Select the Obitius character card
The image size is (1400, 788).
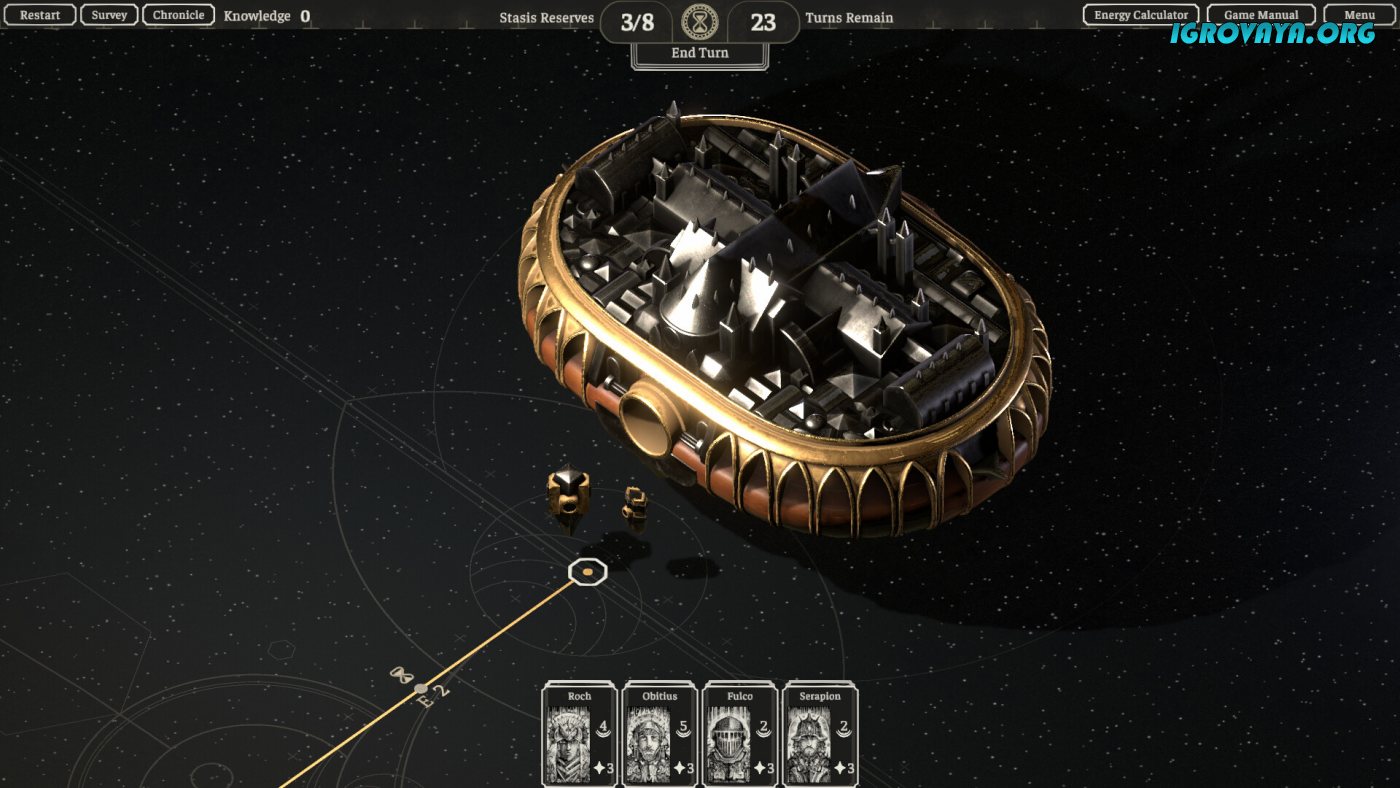point(660,734)
